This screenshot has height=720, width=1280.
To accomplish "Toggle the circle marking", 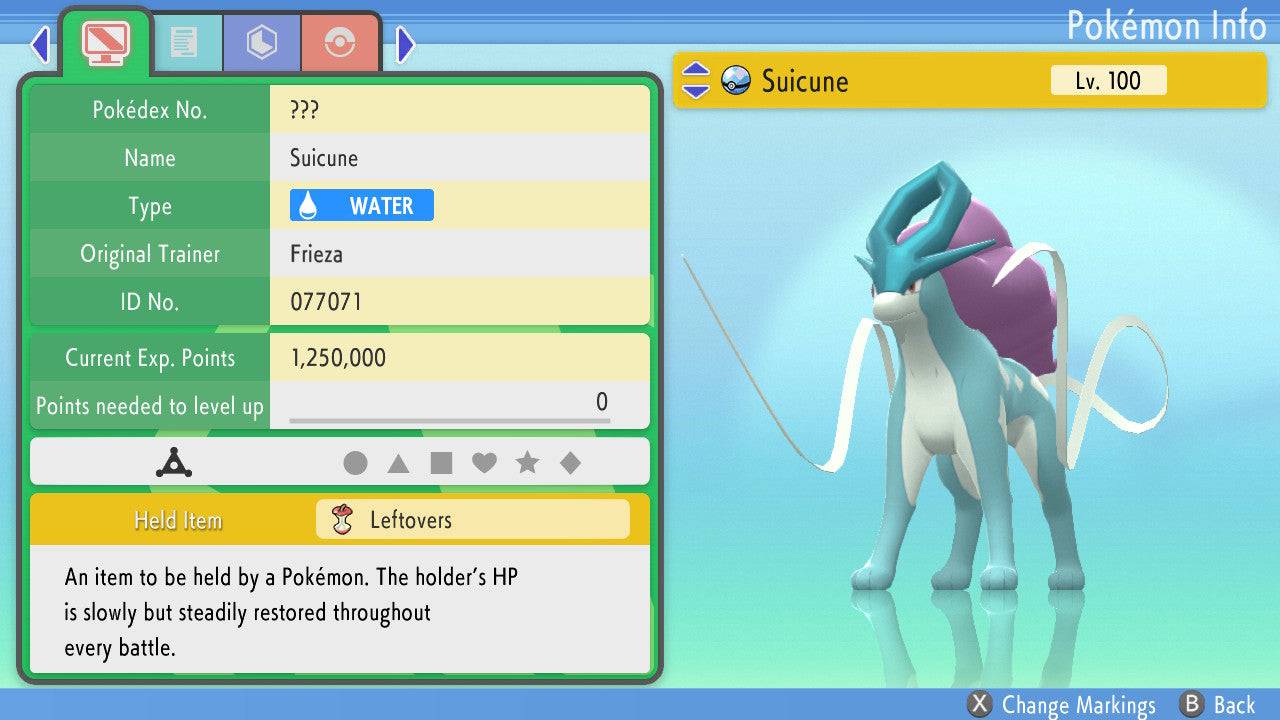I will pos(355,463).
